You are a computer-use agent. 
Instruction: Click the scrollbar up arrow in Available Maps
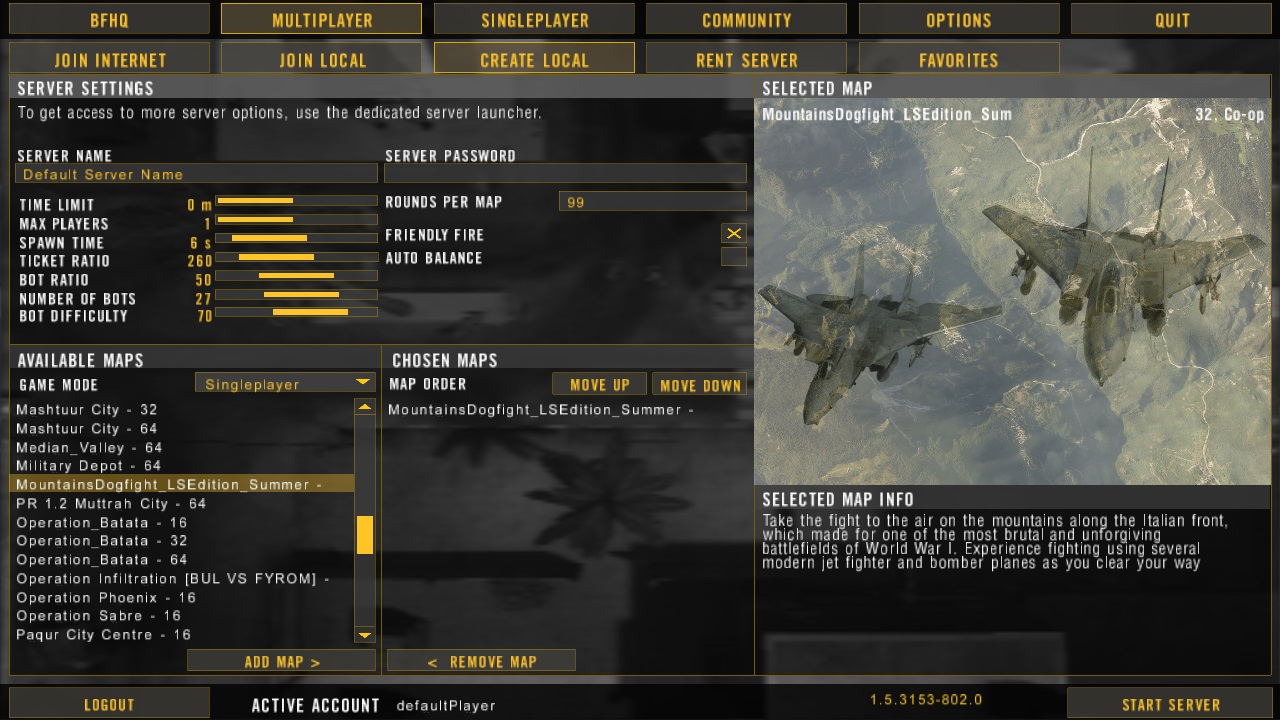(x=364, y=409)
